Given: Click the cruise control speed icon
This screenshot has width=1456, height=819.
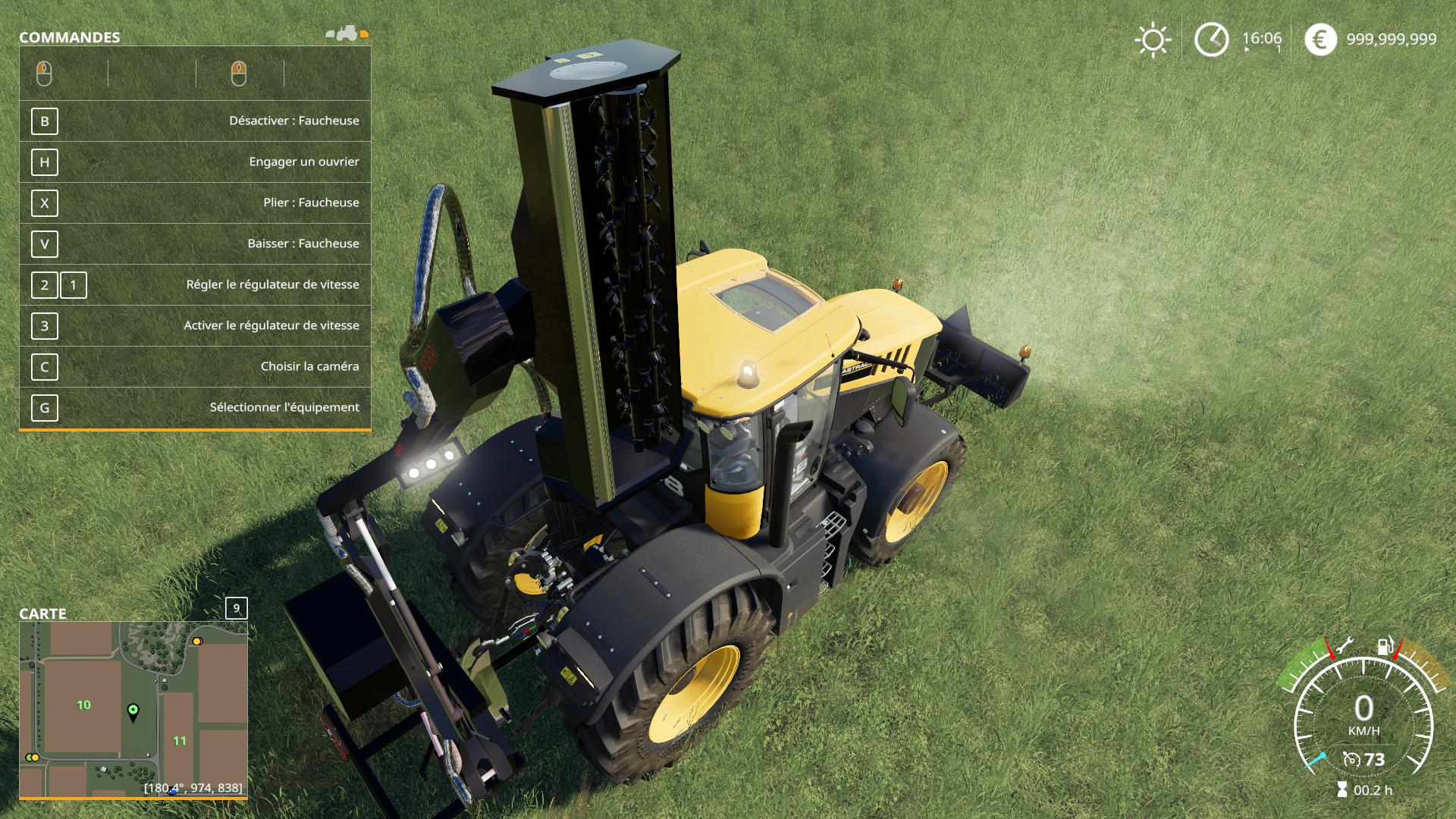Looking at the screenshot, I should click(x=1351, y=760).
